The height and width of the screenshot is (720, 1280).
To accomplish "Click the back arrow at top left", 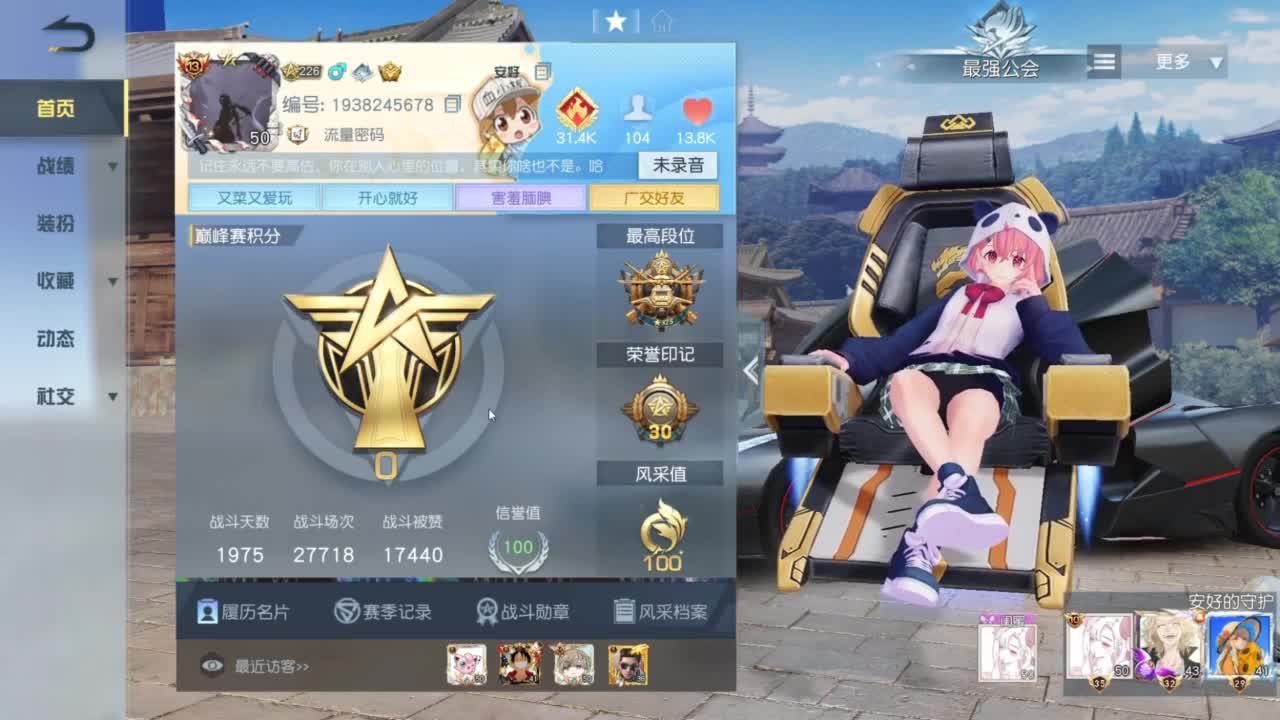I will point(68,33).
